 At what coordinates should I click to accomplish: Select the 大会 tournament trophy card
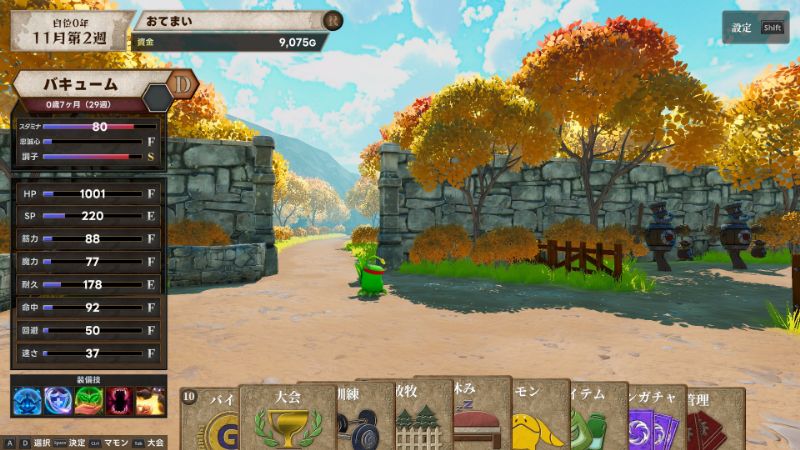coord(287,418)
